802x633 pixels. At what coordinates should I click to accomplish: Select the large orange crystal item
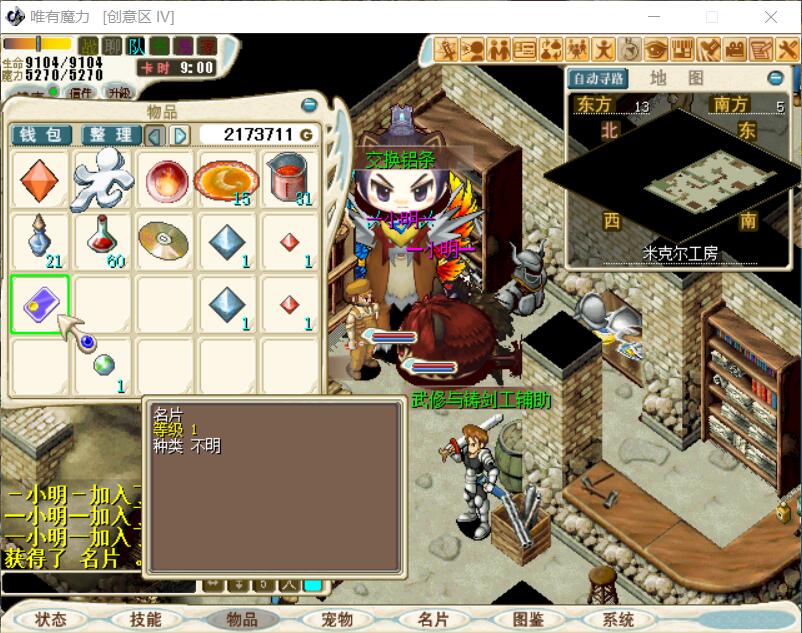point(40,180)
